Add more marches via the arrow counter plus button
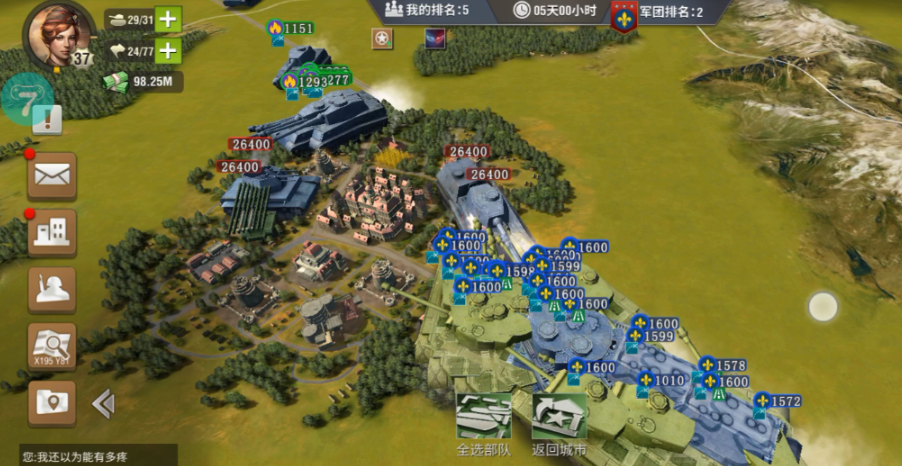The width and height of the screenshot is (902, 466). coord(169,50)
